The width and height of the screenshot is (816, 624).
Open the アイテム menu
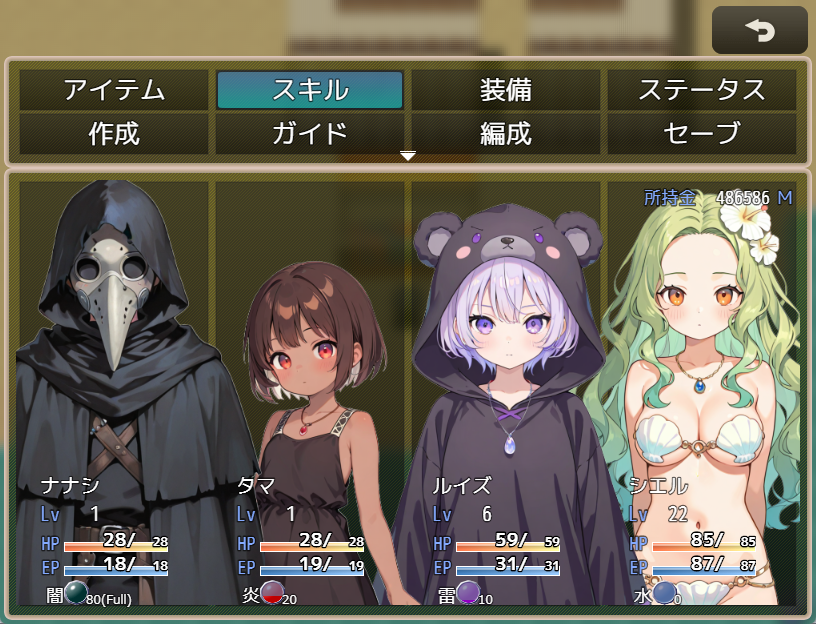114,90
